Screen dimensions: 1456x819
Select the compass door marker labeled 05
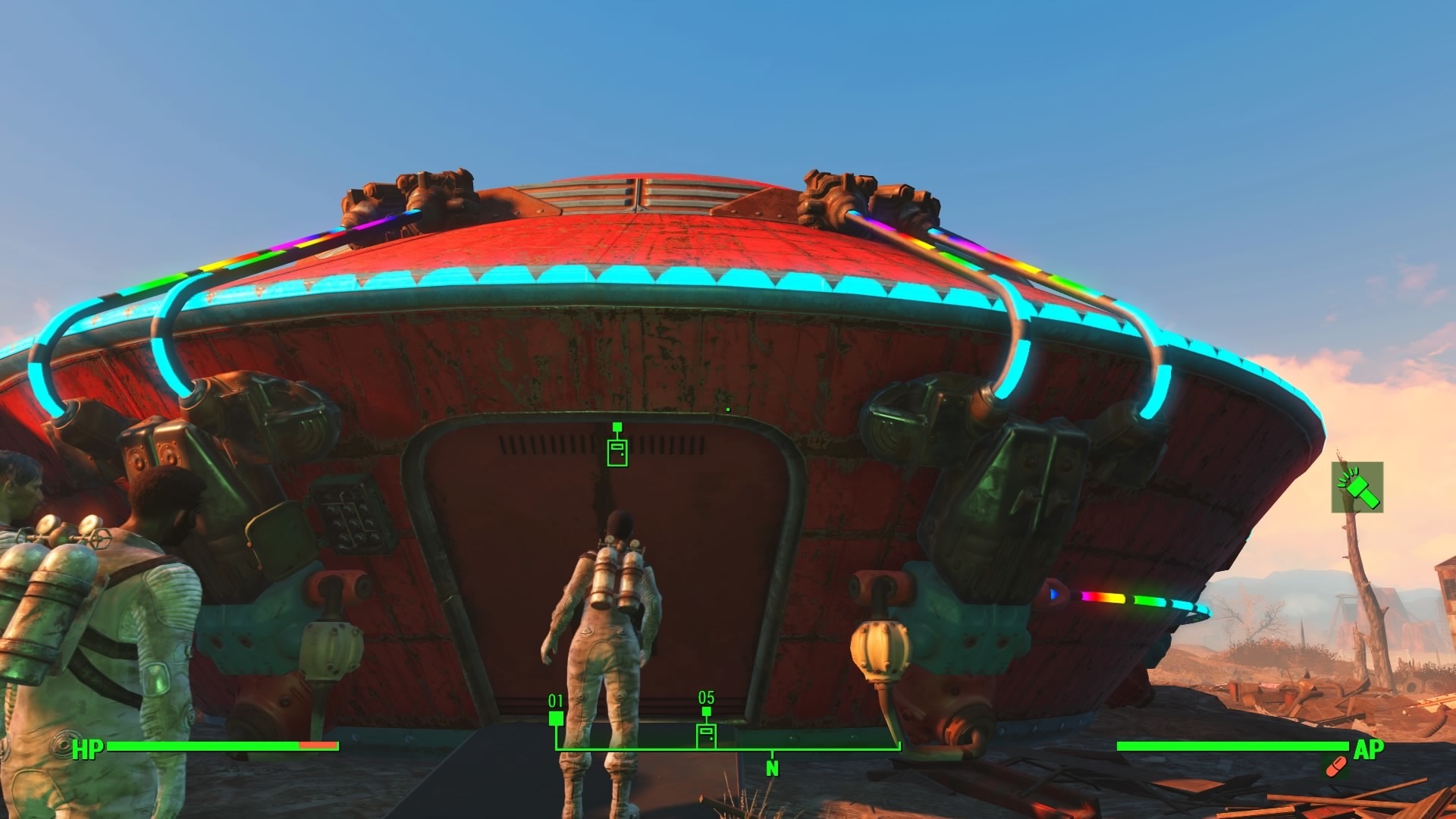706,734
